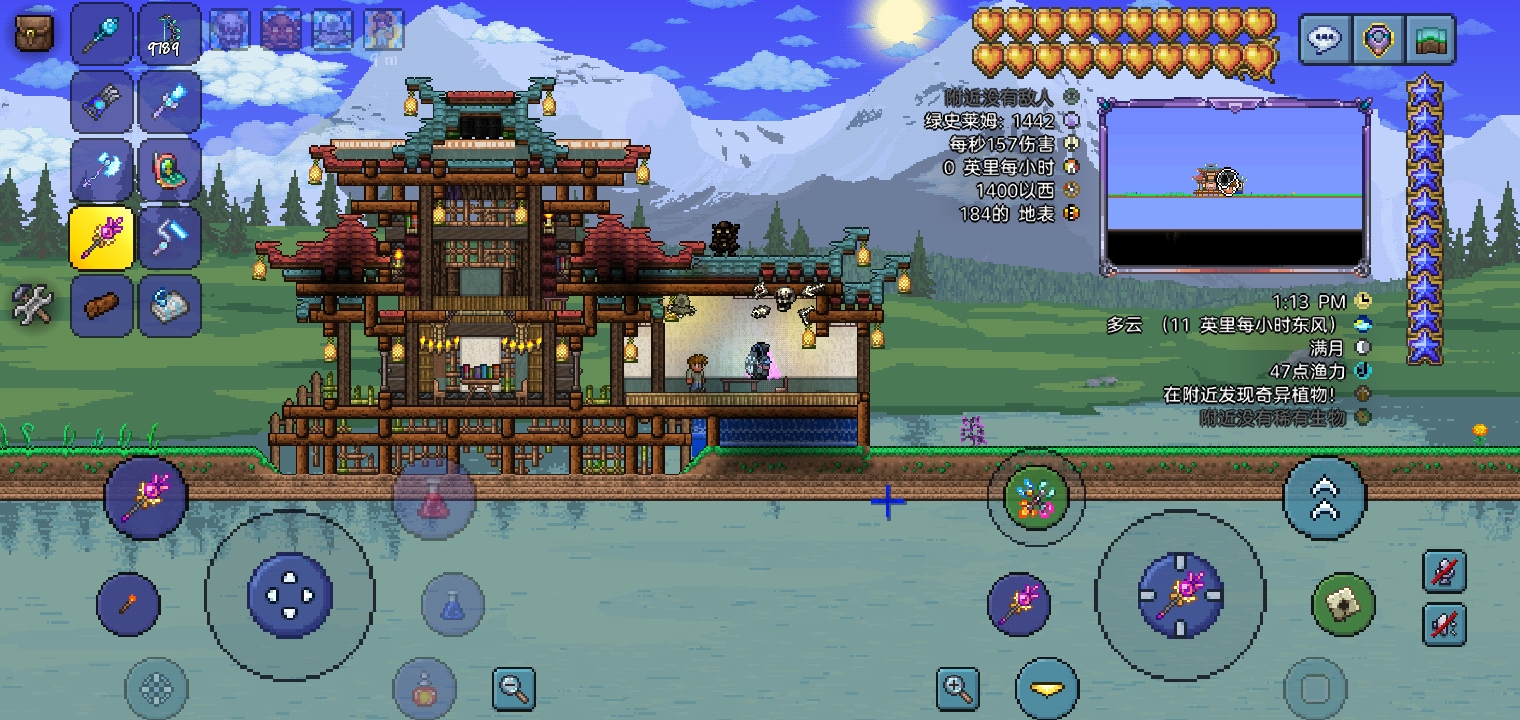This screenshot has height=720, width=1520.
Task: Activate the green grappling hook button
Action: (x=1343, y=604)
